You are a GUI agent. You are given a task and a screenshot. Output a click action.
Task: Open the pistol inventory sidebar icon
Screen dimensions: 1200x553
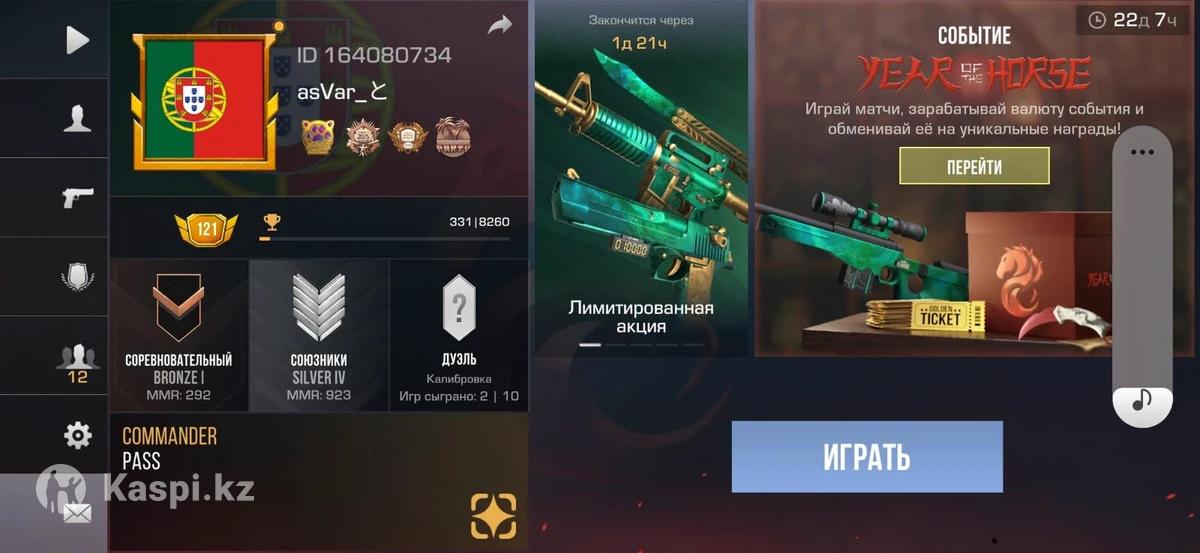77,197
